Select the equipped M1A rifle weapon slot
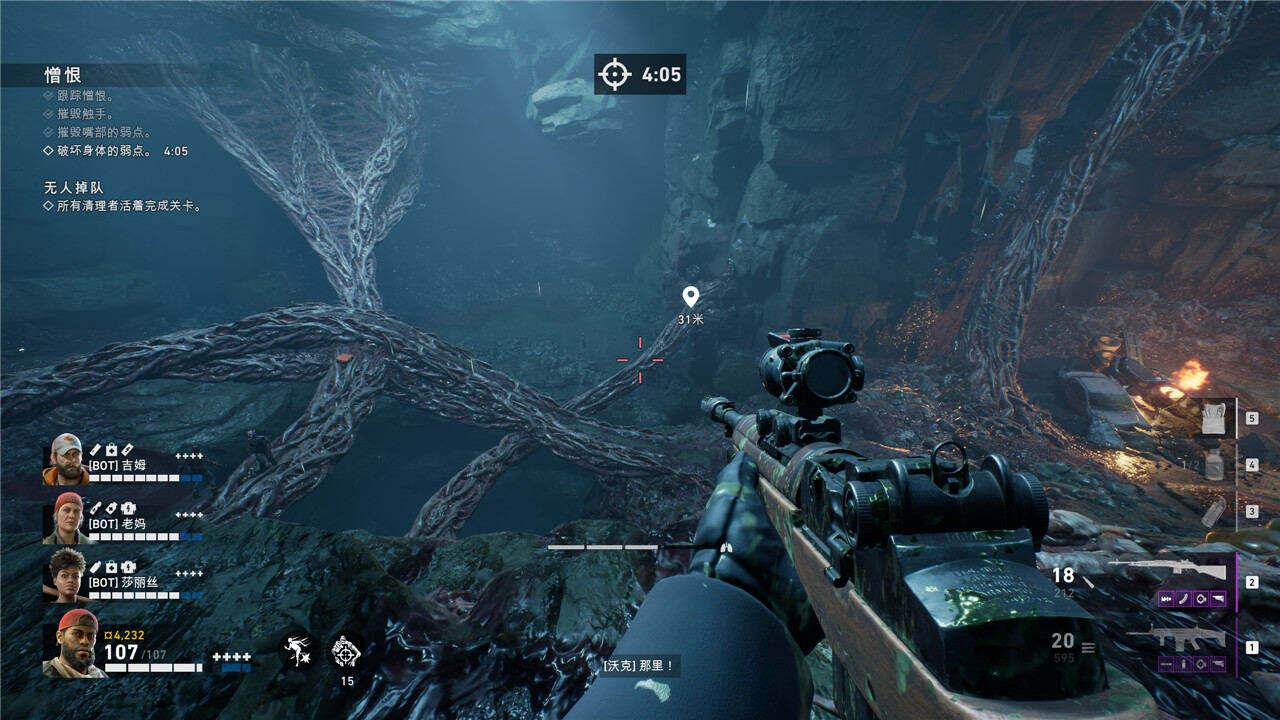 (x=1167, y=571)
